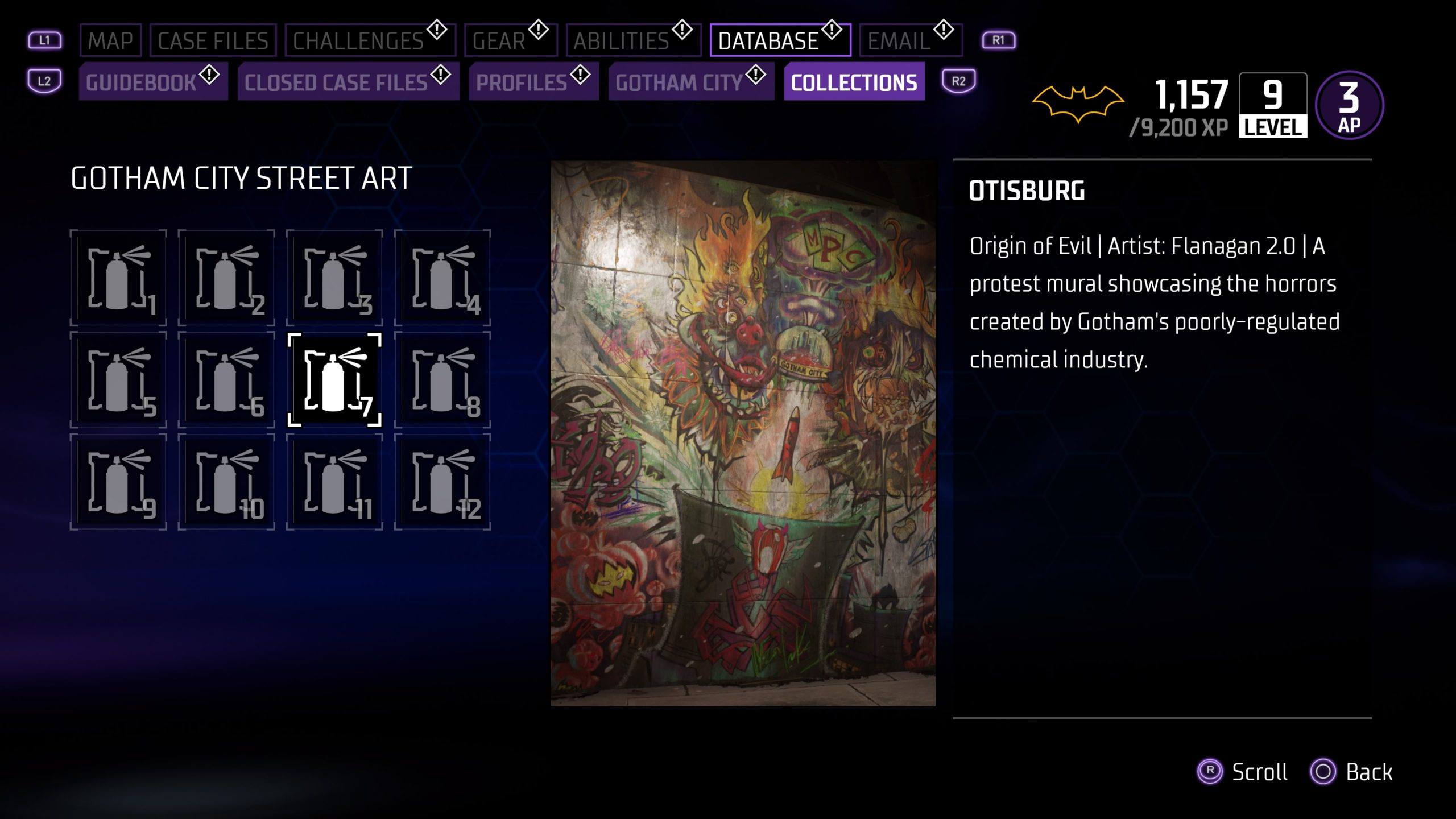Open street art entry number 8
This screenshot has height=819, width=1456.
click(442, 380)
